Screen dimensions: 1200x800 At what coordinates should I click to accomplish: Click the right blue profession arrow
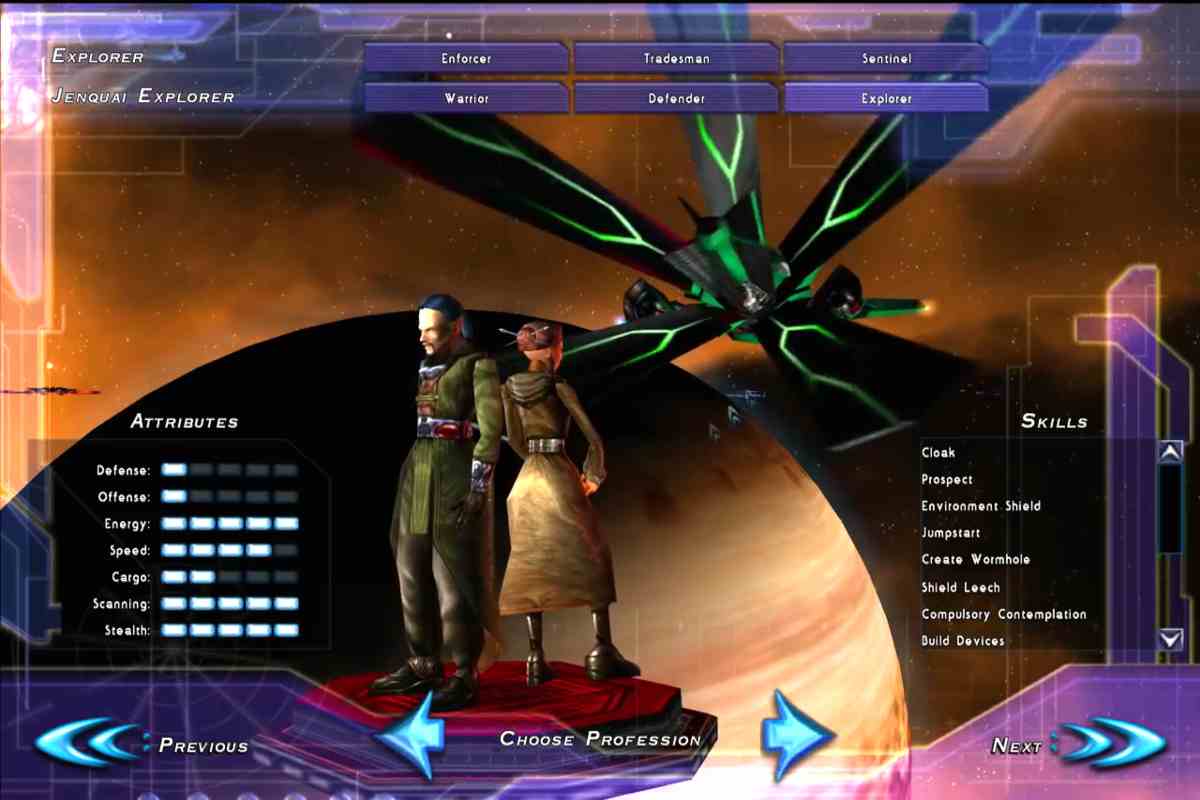pyautogui.click(x=795, y=735)
